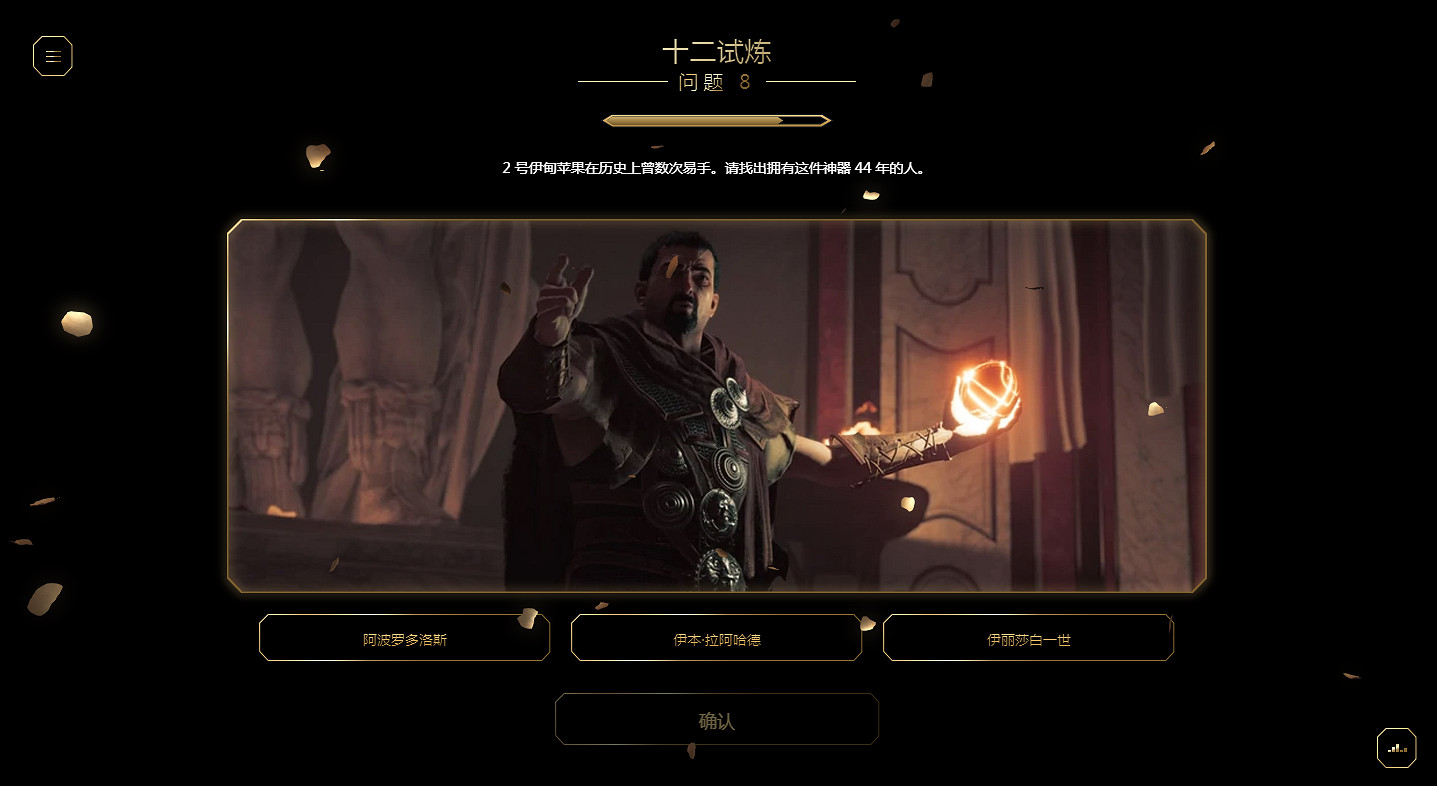Image resolution: width=1437 pixels, height=786 pixels.
Task: Click the statistics icon near screen bottom
Action: point(1396,747)
